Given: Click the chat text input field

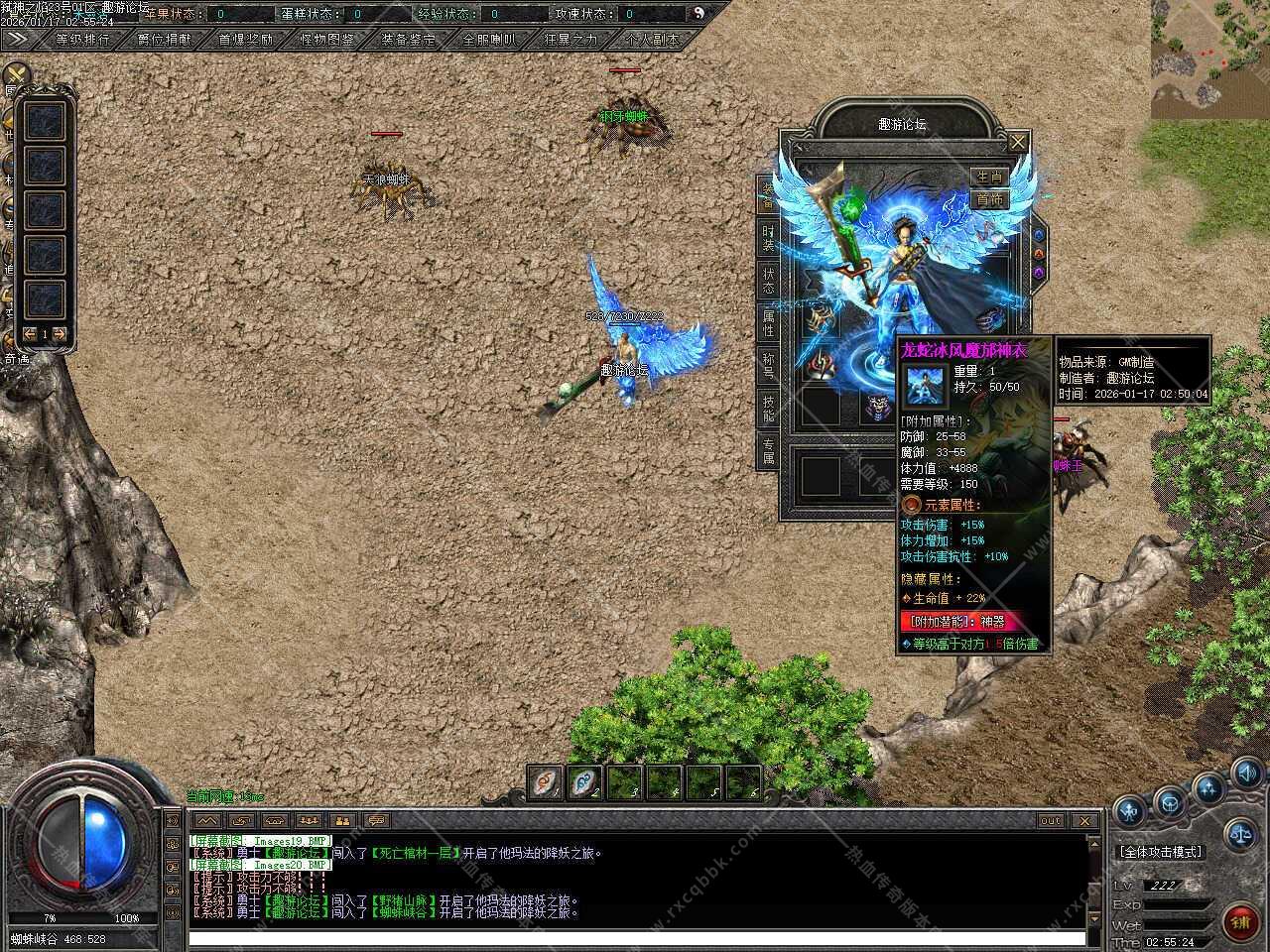Looking at the screenshot, I should [635, 937].
